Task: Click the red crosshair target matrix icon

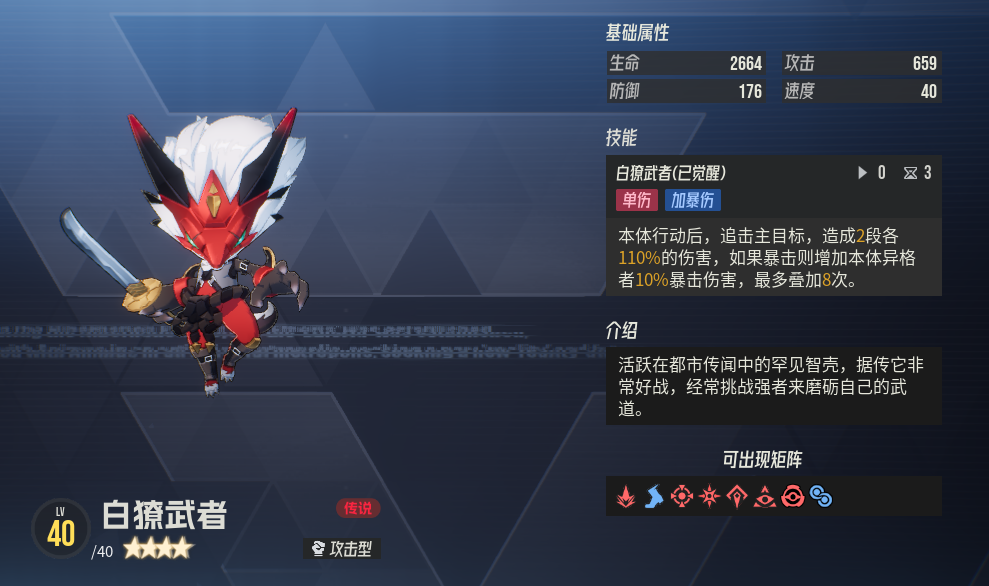Action: [x=682, y=496]
